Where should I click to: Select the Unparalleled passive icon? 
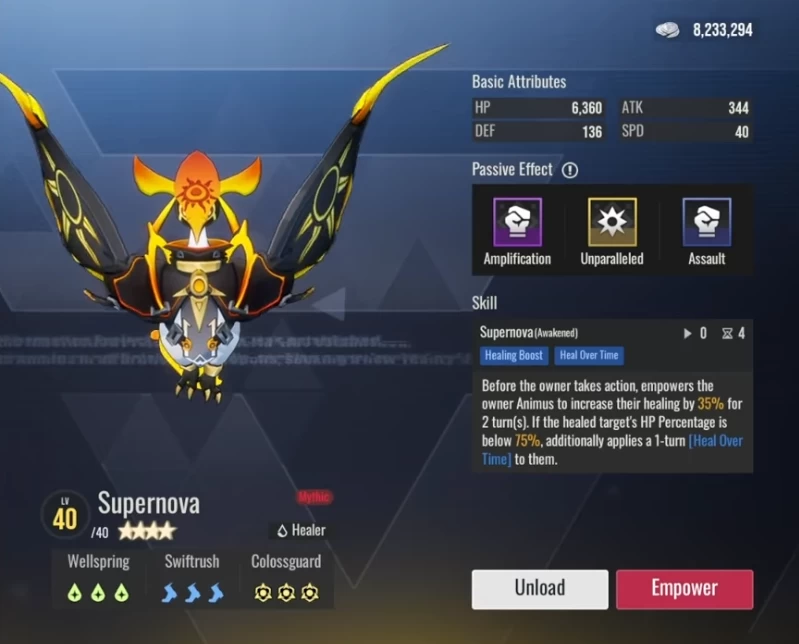click(x=612, y=222)
